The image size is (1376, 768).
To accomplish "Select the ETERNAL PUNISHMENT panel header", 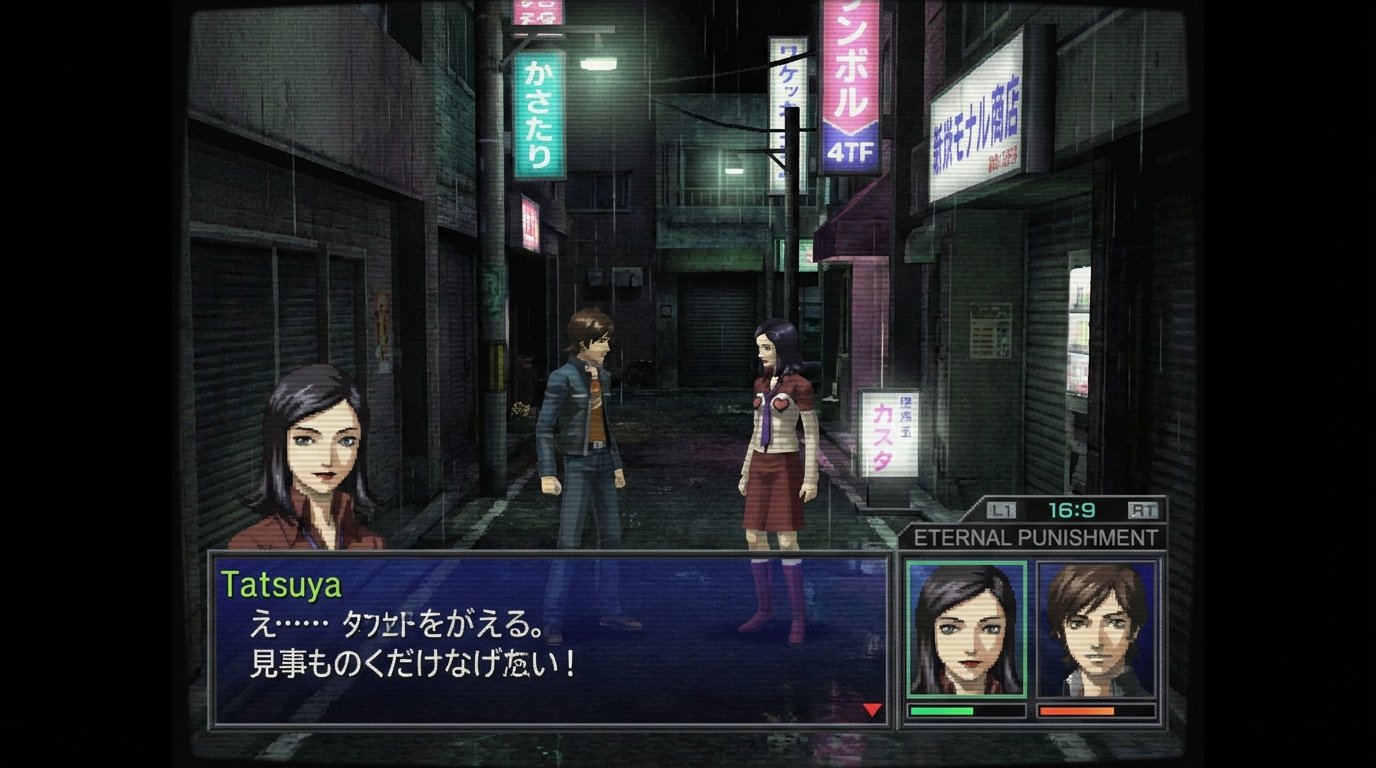I will [1040, 536].
